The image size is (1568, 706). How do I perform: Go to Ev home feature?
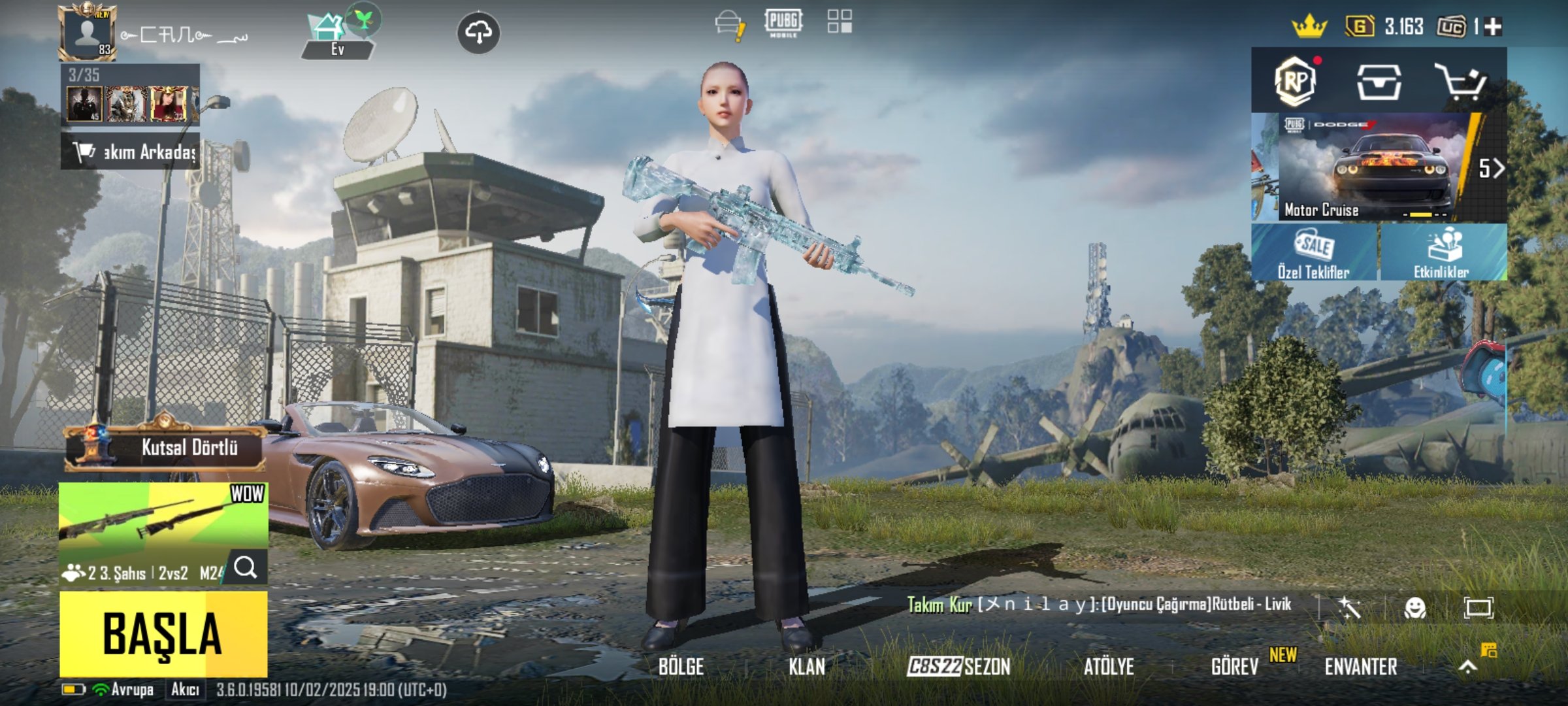(337, 36)
